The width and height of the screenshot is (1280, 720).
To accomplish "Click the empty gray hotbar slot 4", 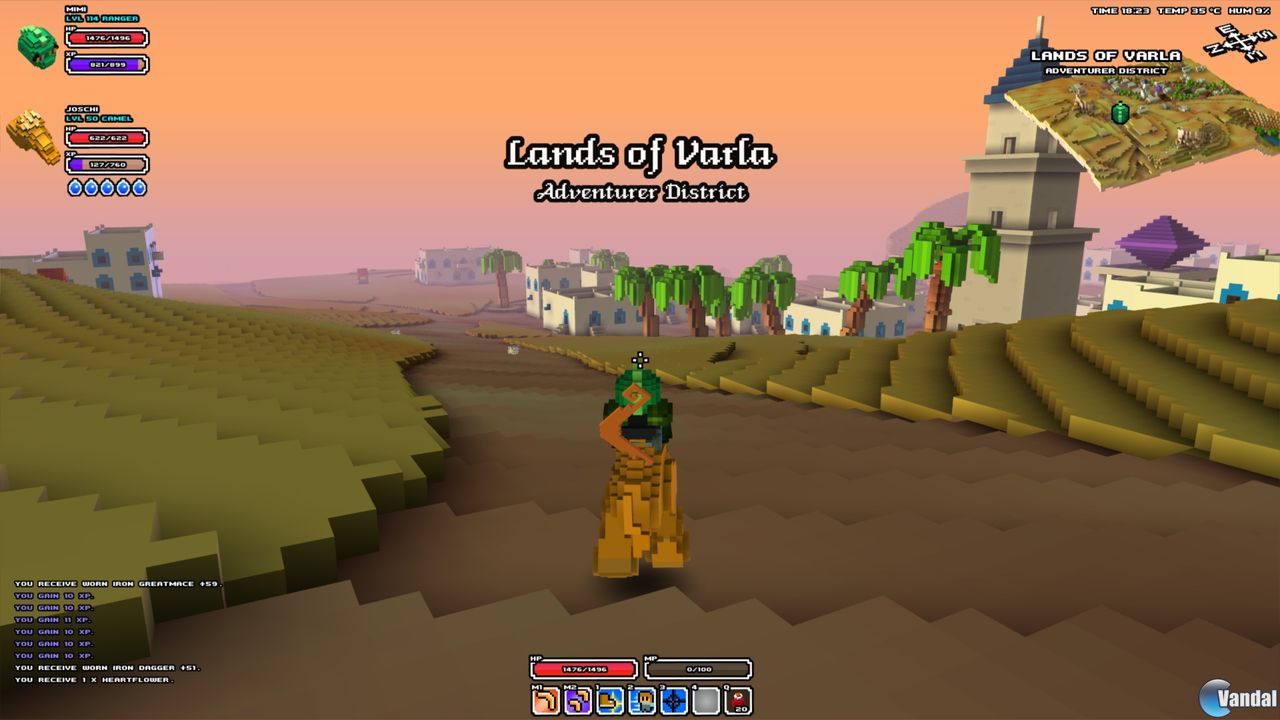I will click(703, 700).
